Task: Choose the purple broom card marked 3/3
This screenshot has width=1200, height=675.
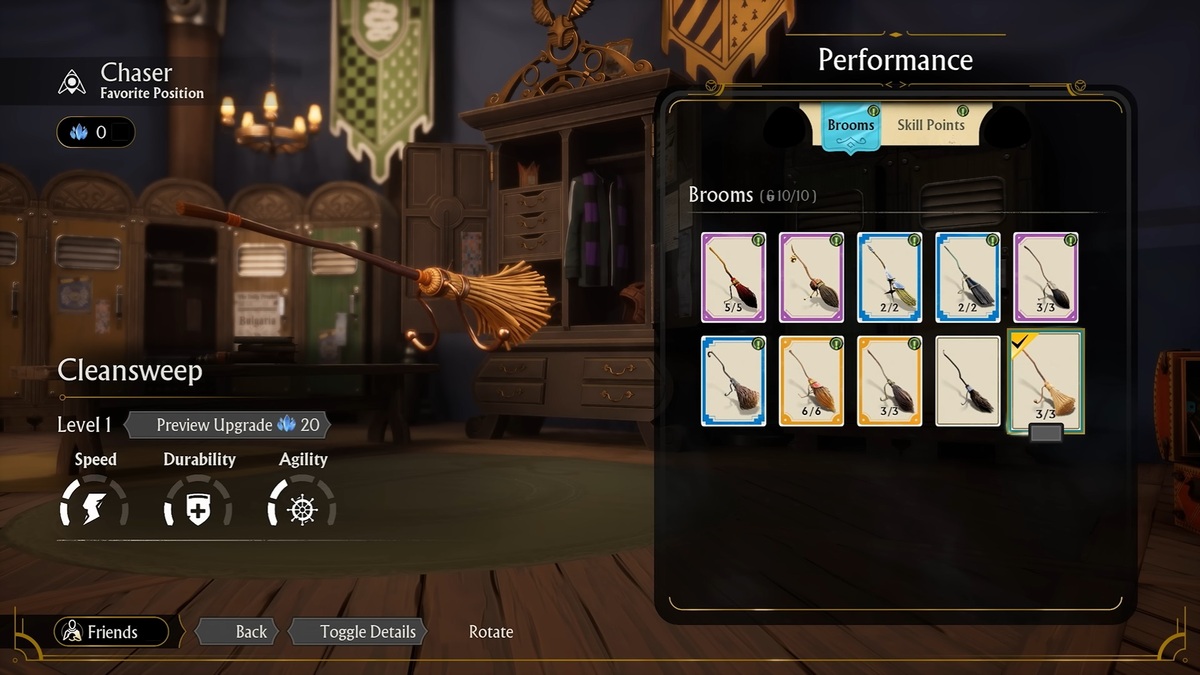Action: pos(1045,277)
